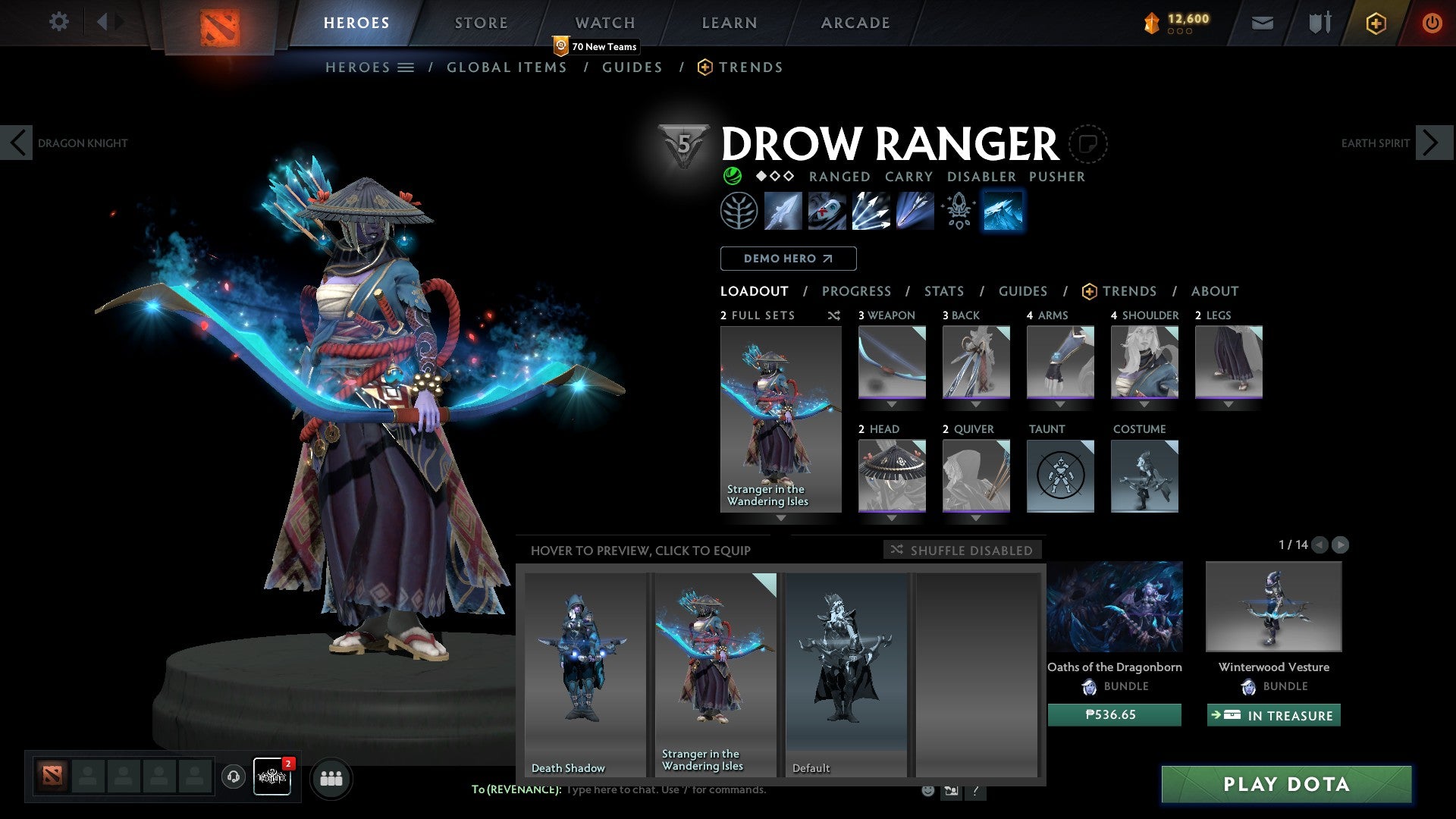The image size is (1456, 819).
Task: Click Shuffle Disabled to enable shuffling
Action: pos(962,551)
